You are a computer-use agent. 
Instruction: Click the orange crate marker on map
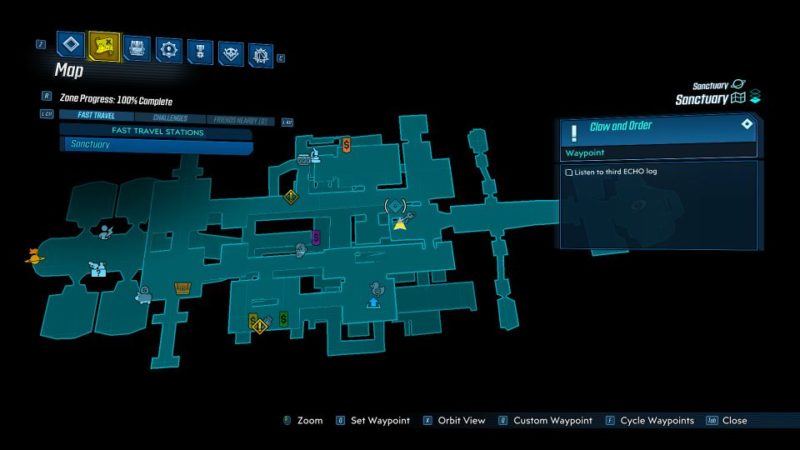pyautogui.click(x=182, y=289)
